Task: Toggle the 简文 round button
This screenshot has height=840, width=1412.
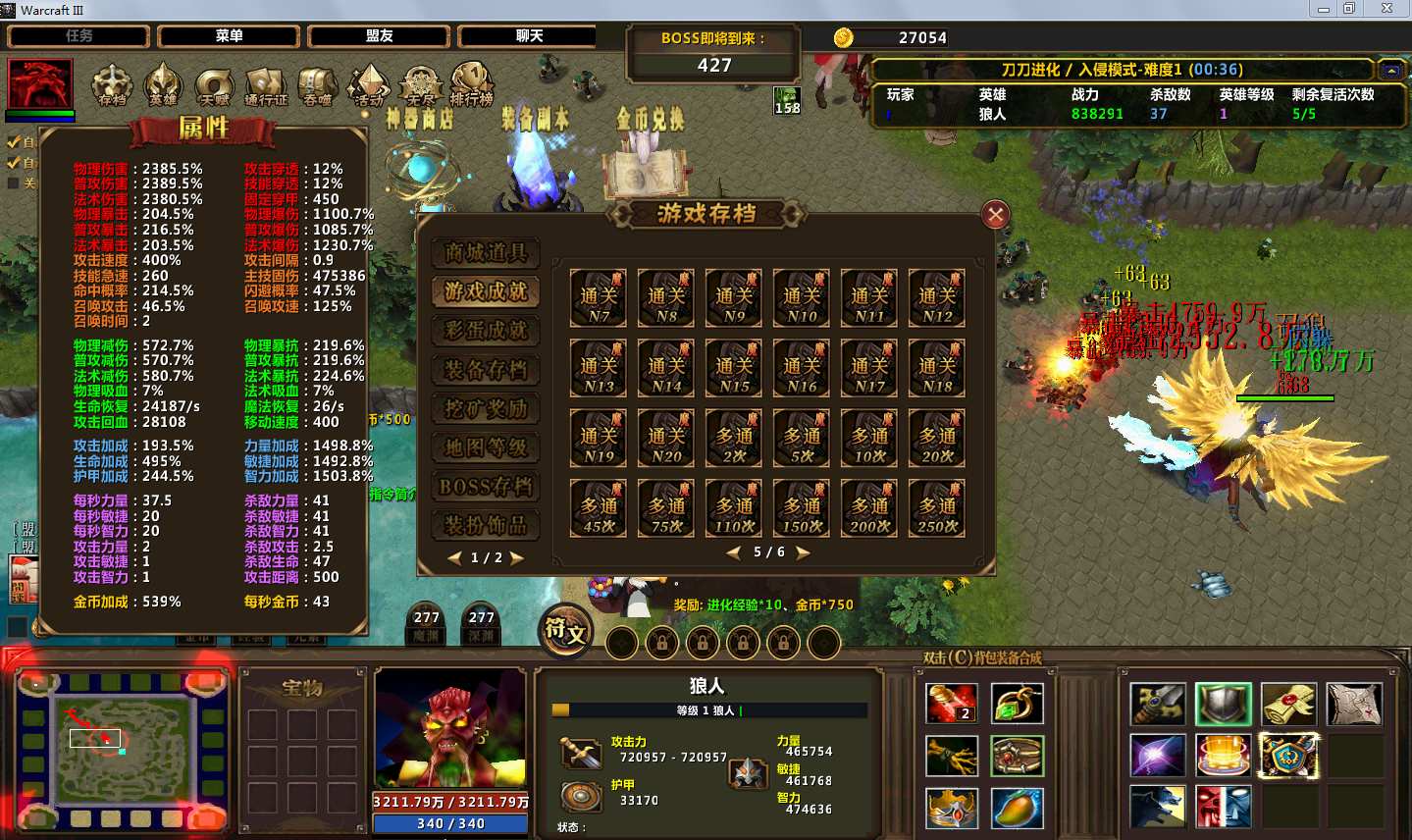Action: [566, 631]
